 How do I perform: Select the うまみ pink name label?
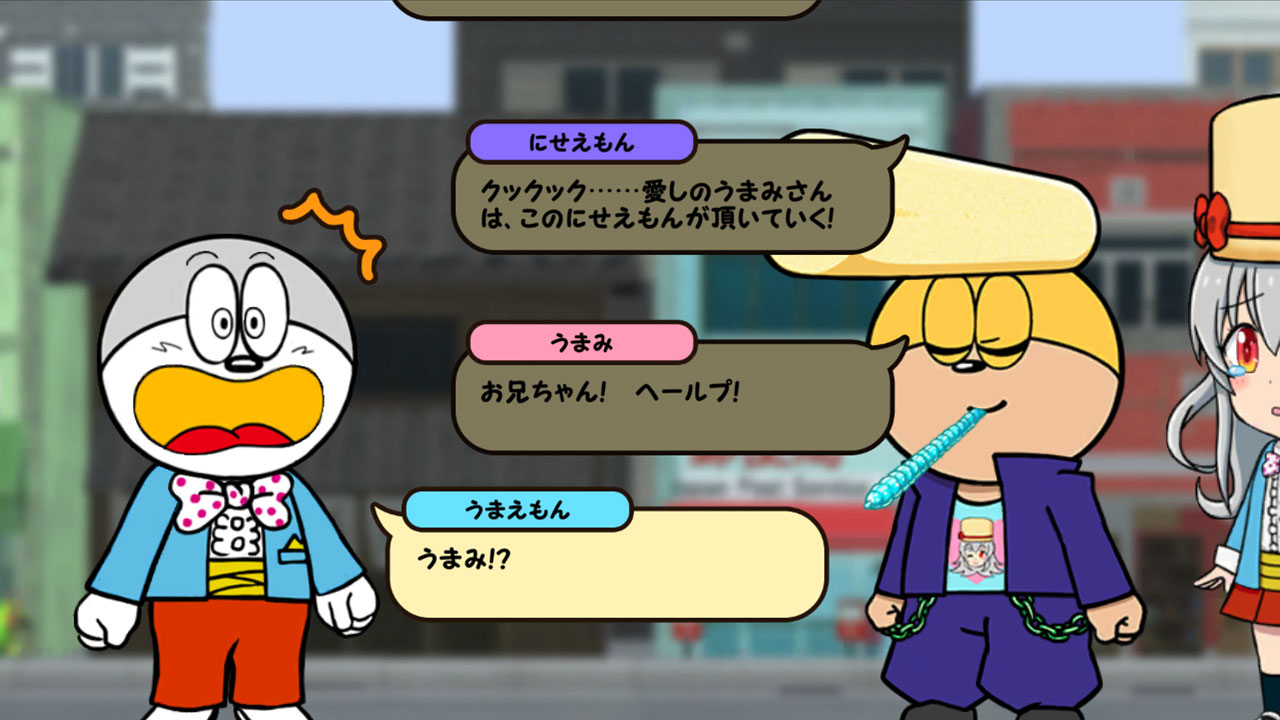(583, 341)
